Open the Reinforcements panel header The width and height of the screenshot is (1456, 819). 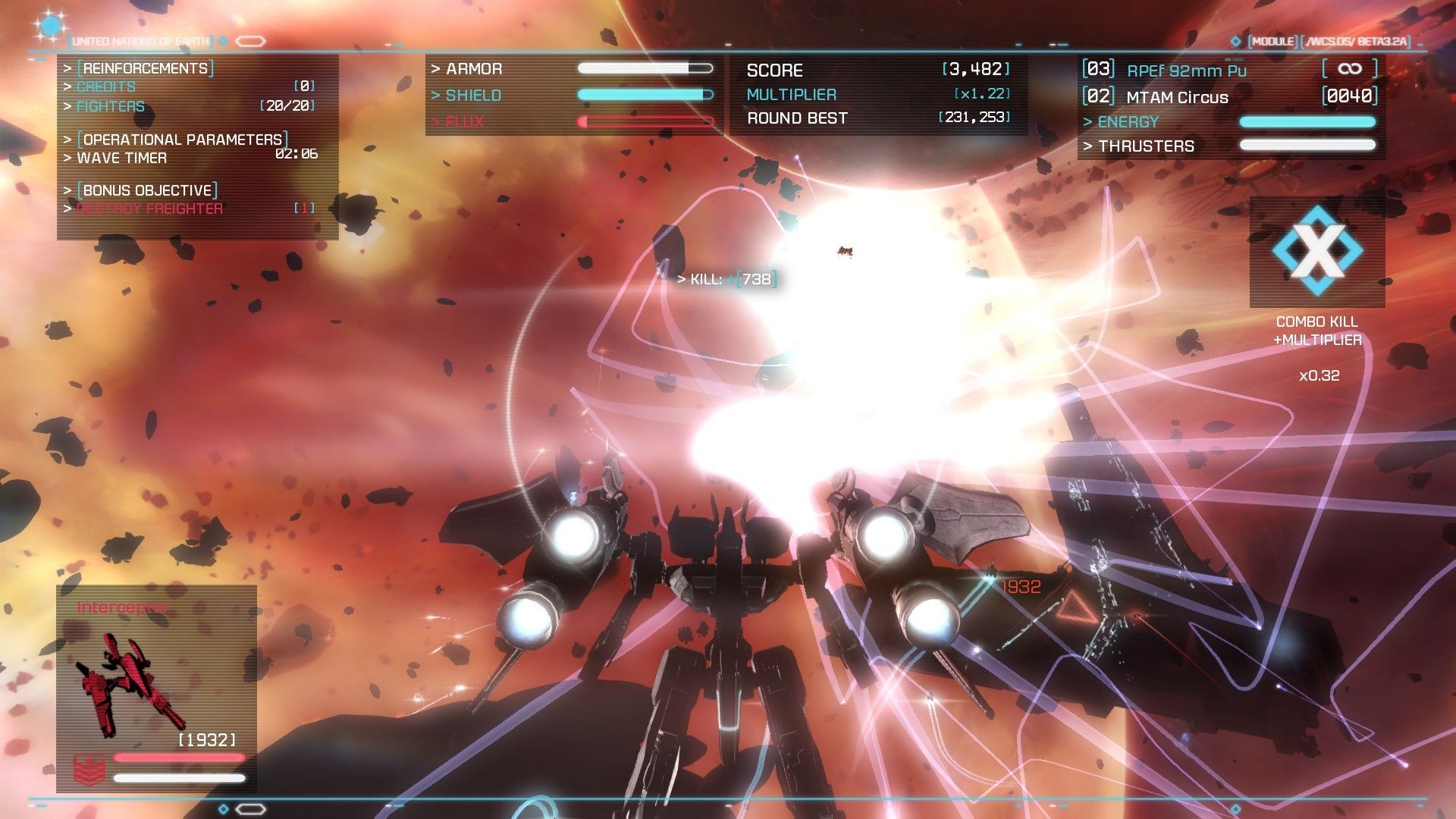(x=145, y=68)
